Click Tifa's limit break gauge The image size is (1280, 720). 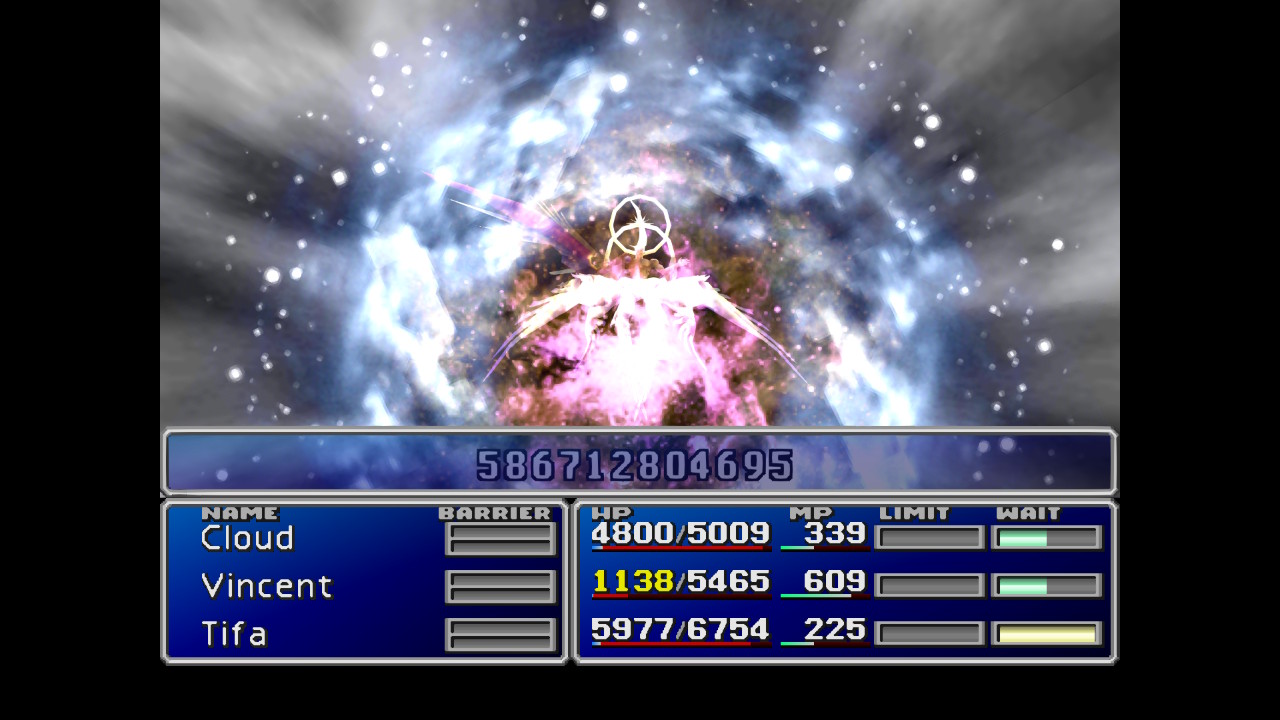(929, 631)
